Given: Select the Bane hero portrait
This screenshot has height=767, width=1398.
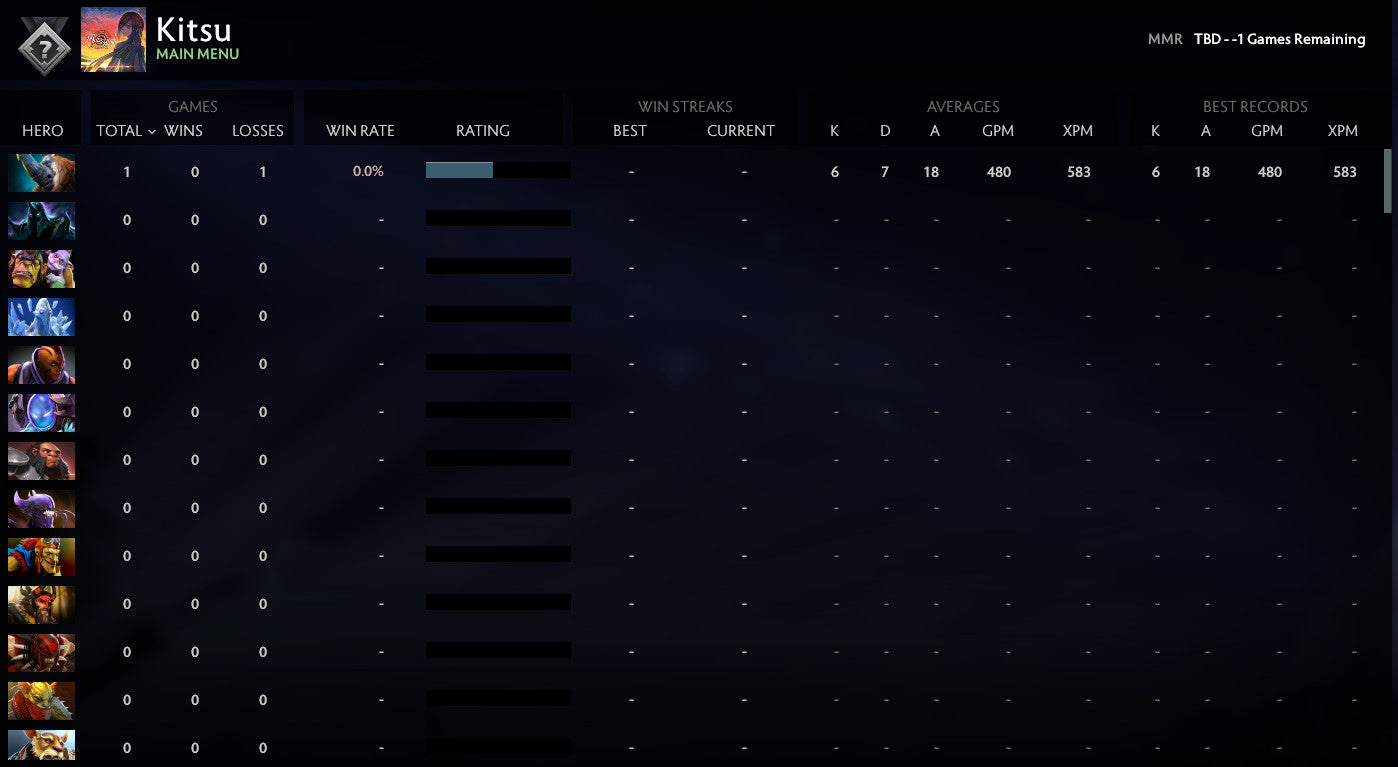Looking at the screenshot, I should (x=41, y=508).
